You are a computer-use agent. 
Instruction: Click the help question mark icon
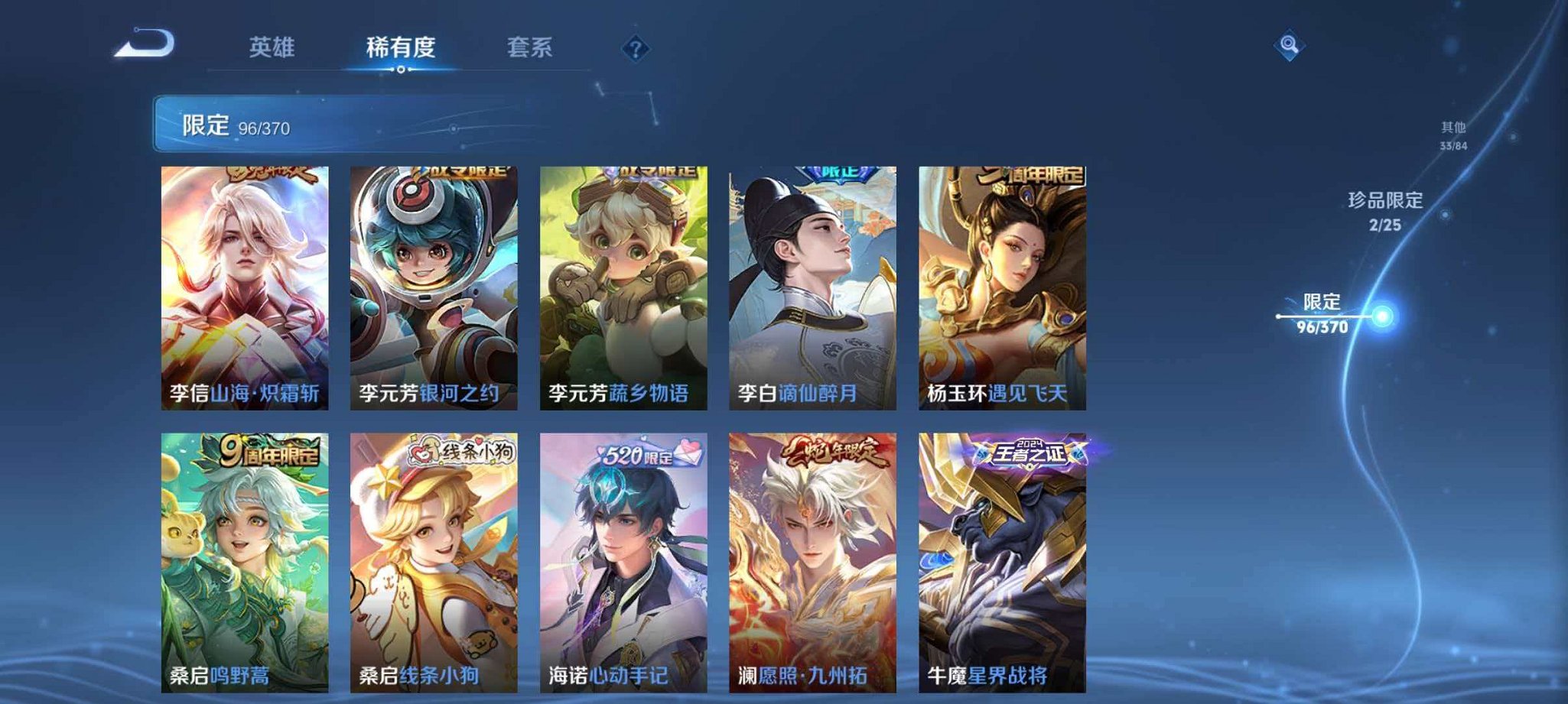635,48
